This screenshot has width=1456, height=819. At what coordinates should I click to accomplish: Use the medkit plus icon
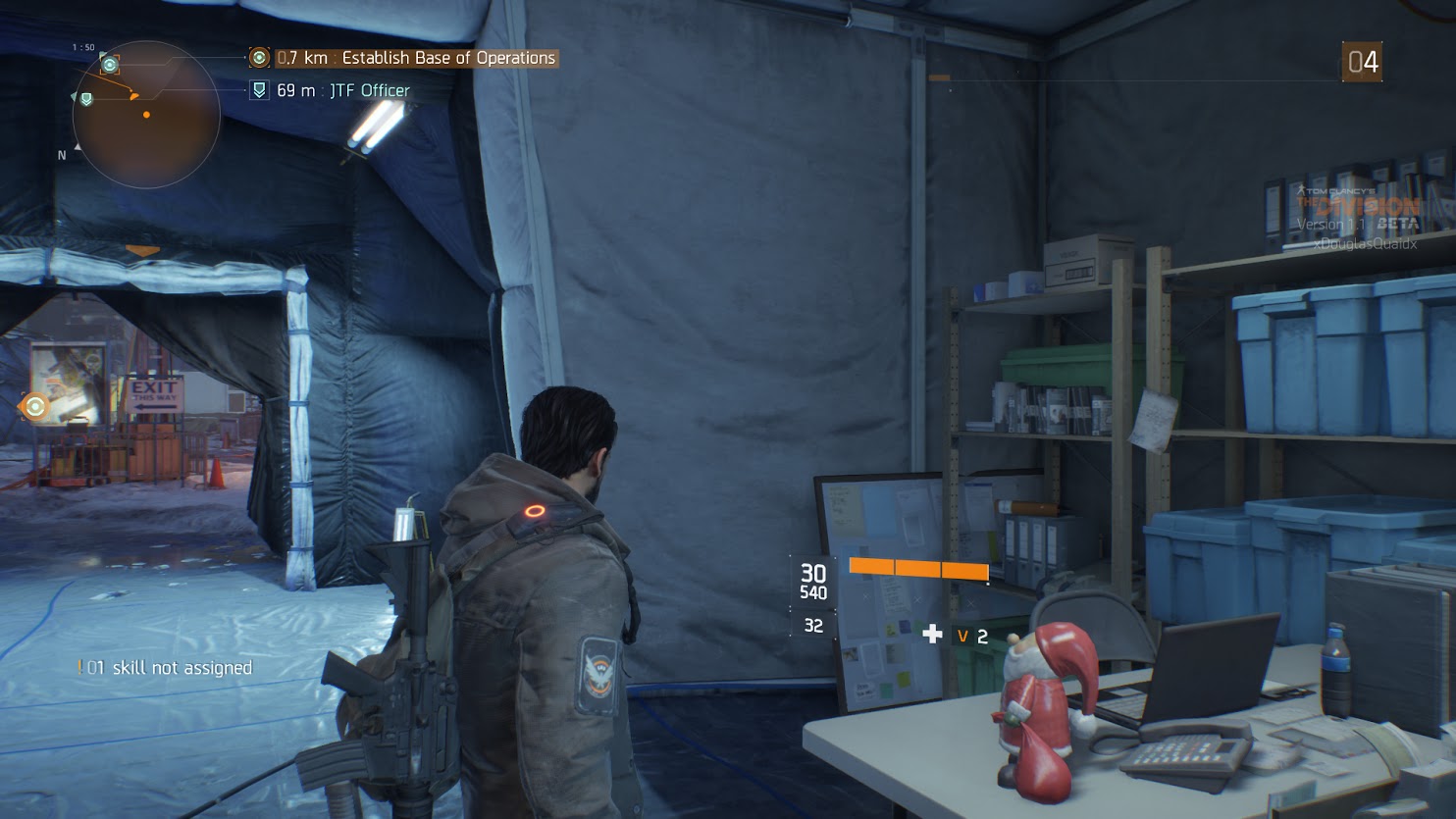coord(932,635)
